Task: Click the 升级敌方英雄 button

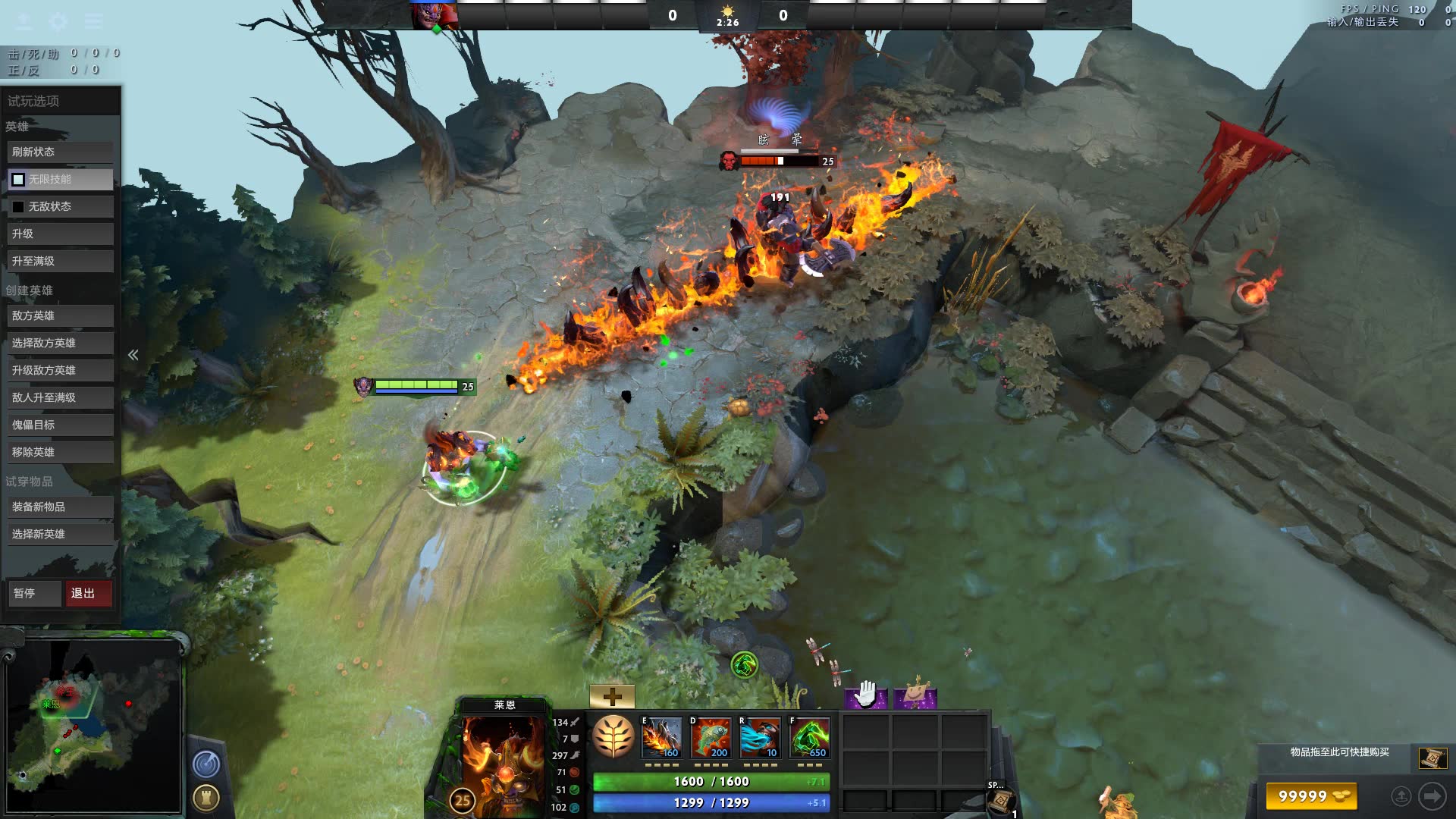Action: 61,370
